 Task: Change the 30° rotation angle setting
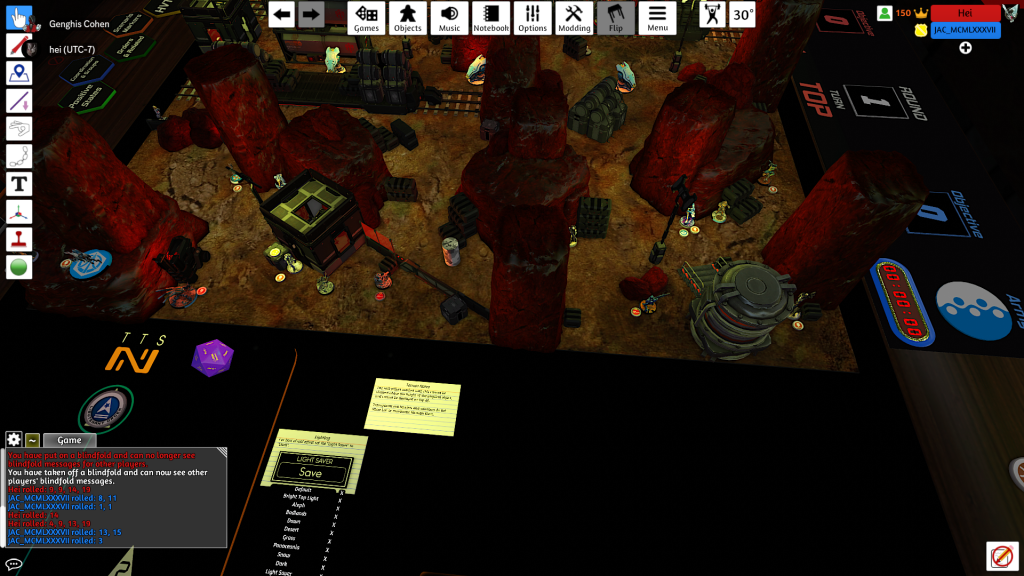click(743, 15)
